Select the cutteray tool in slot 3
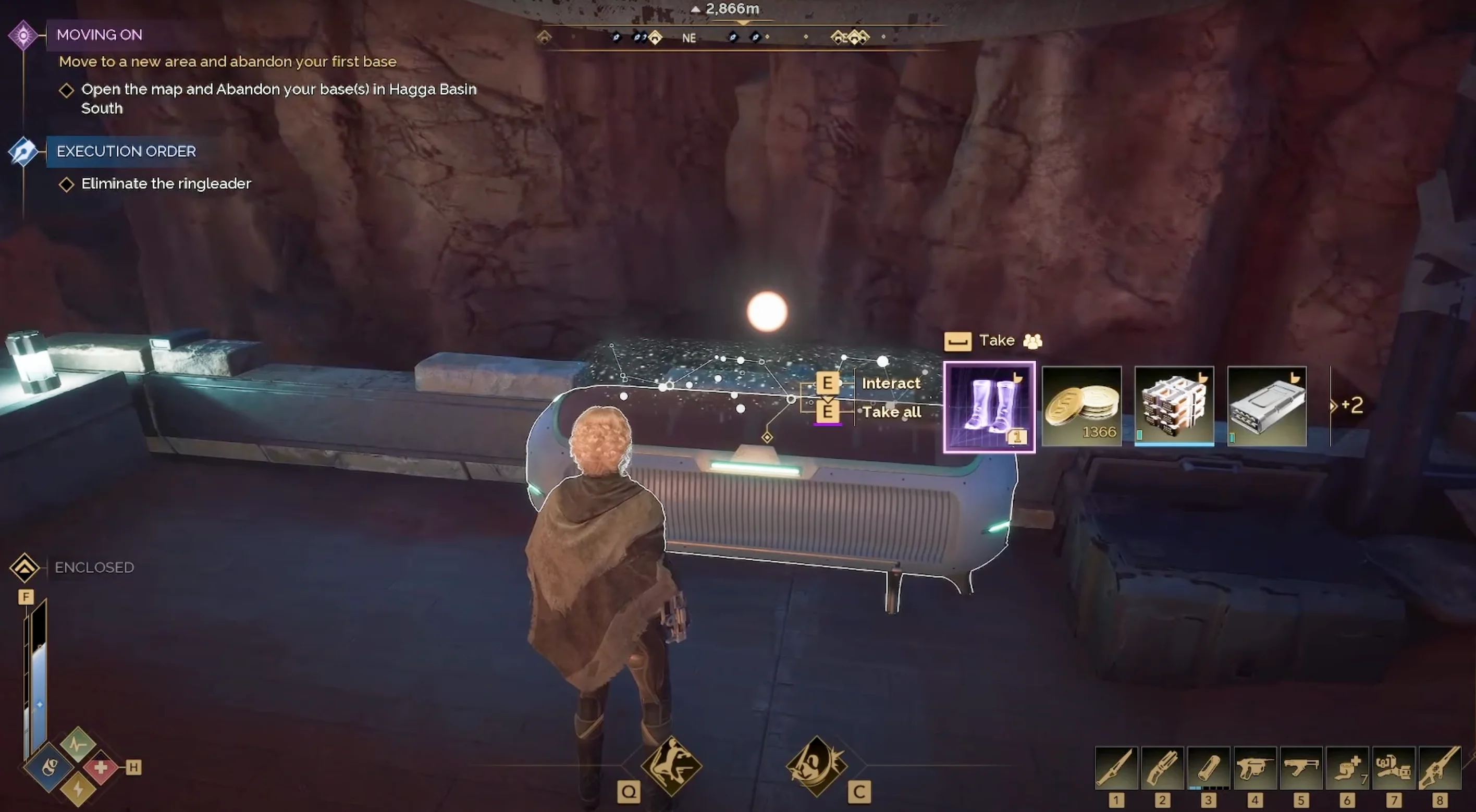Viewport: 1476px width, 812px height. [1209, 768]
